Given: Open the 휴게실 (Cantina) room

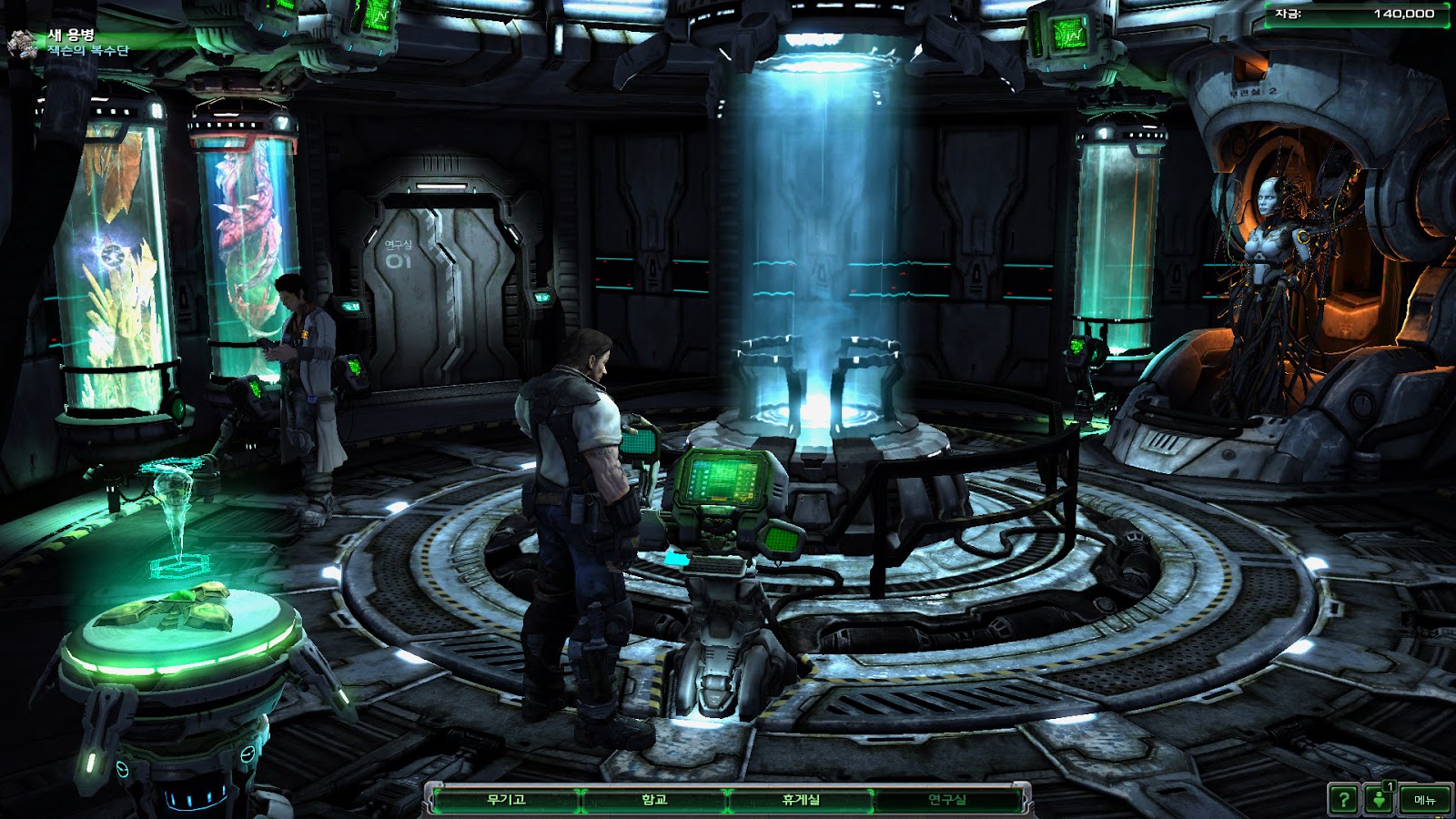Looking at the screenshot, I should pos(801,800).
